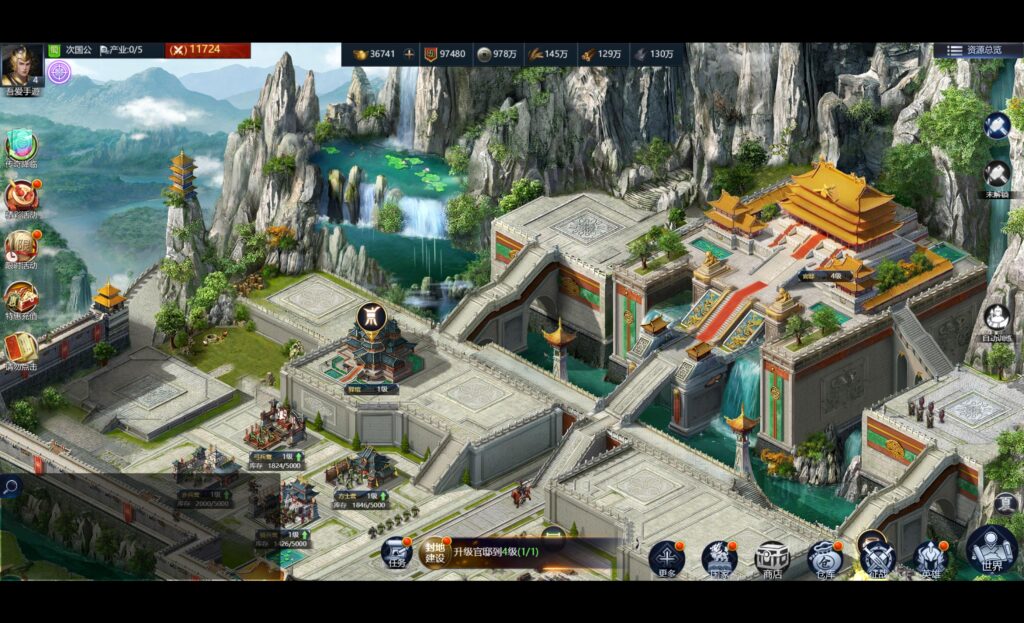Viewport: 1024px width, 623px height.
Task: Open the 精彩活动 events icon
Action: pyautogui.click(x=21, y=197)
